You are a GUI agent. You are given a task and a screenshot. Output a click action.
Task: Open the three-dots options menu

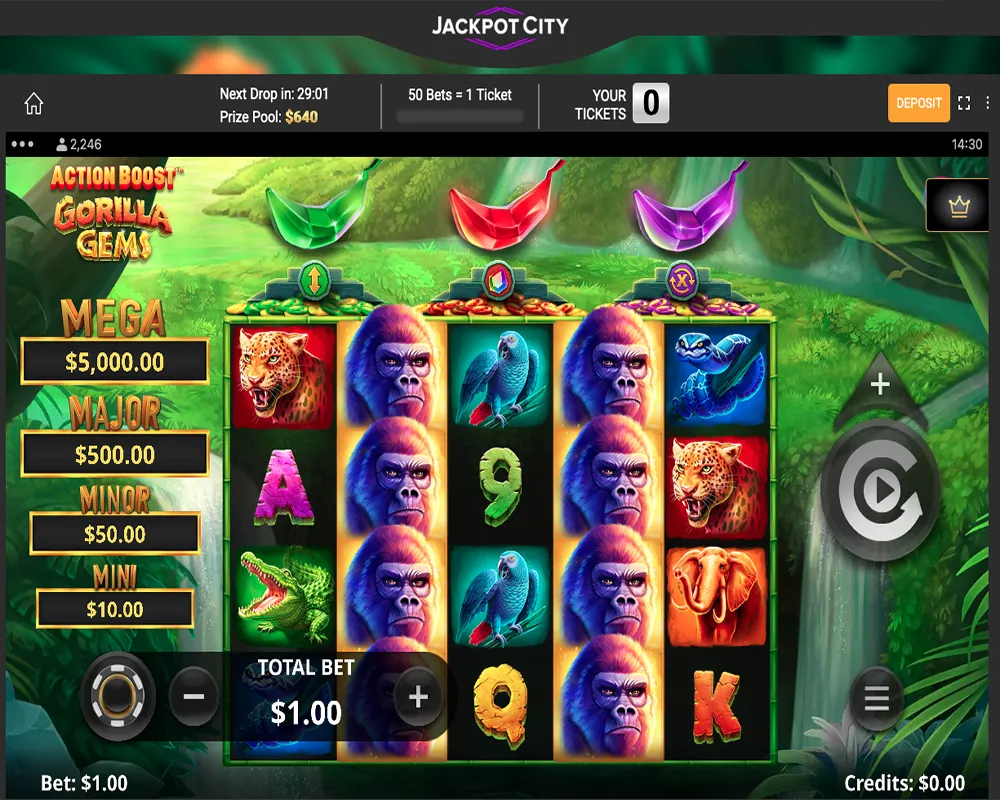(x=23, y=144)
